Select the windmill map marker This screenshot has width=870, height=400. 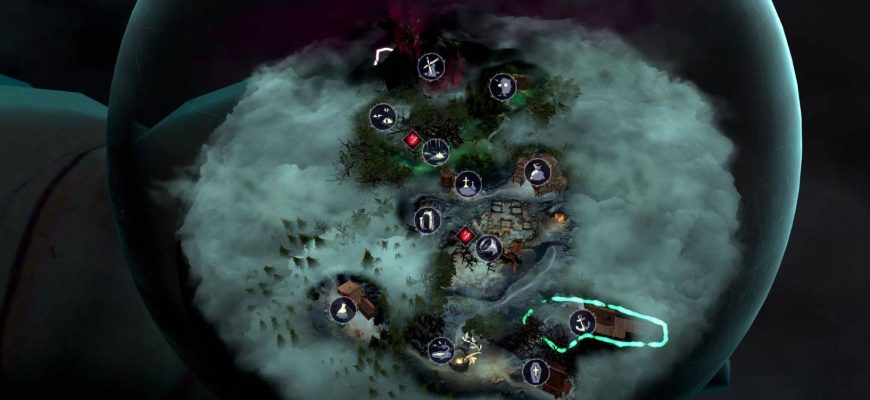point(430,68)
